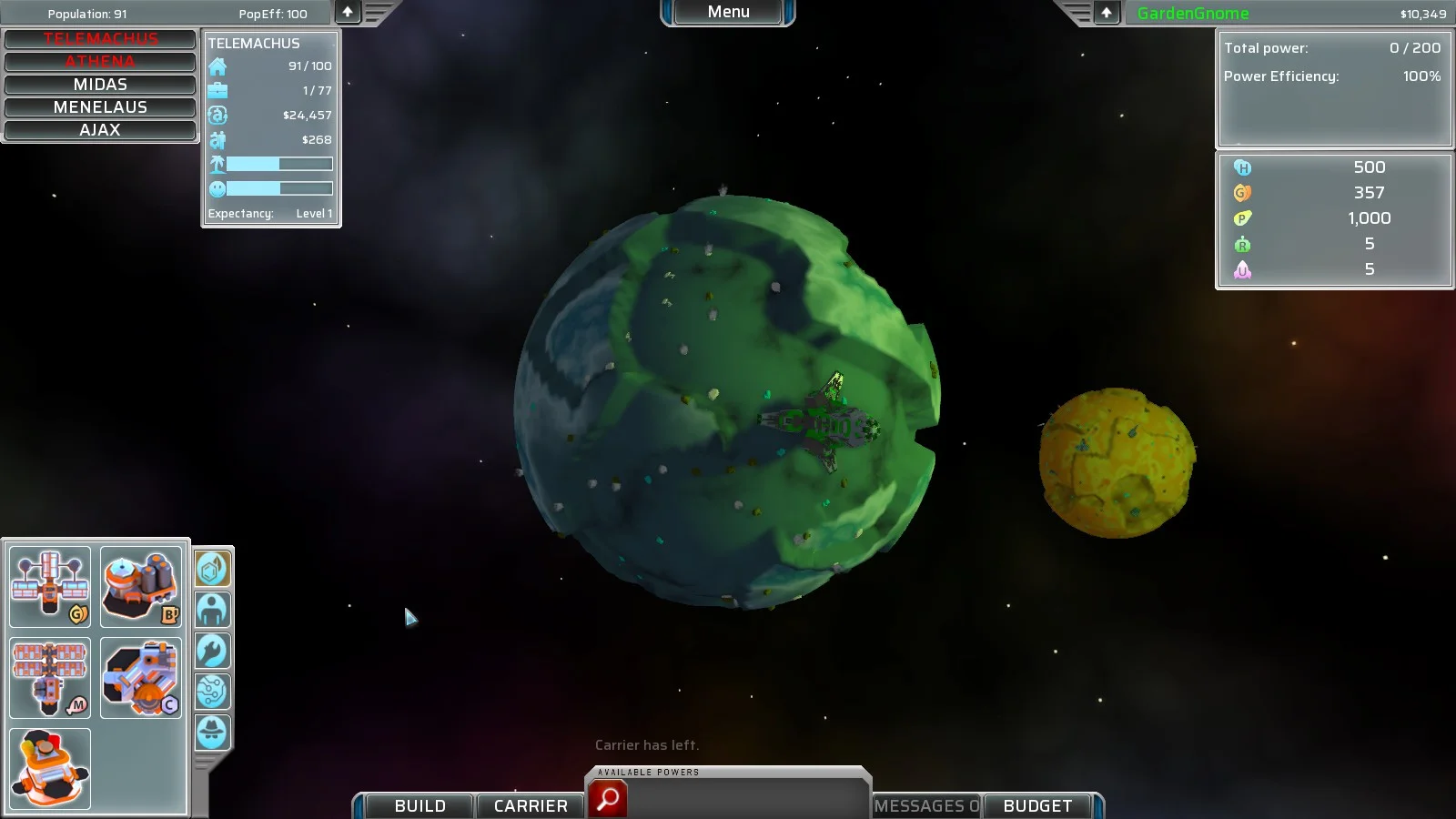The width and height of the screenshot is (1456, 819).
Task: Open the BUDGET screen
Action: (x=1037, y=805)
